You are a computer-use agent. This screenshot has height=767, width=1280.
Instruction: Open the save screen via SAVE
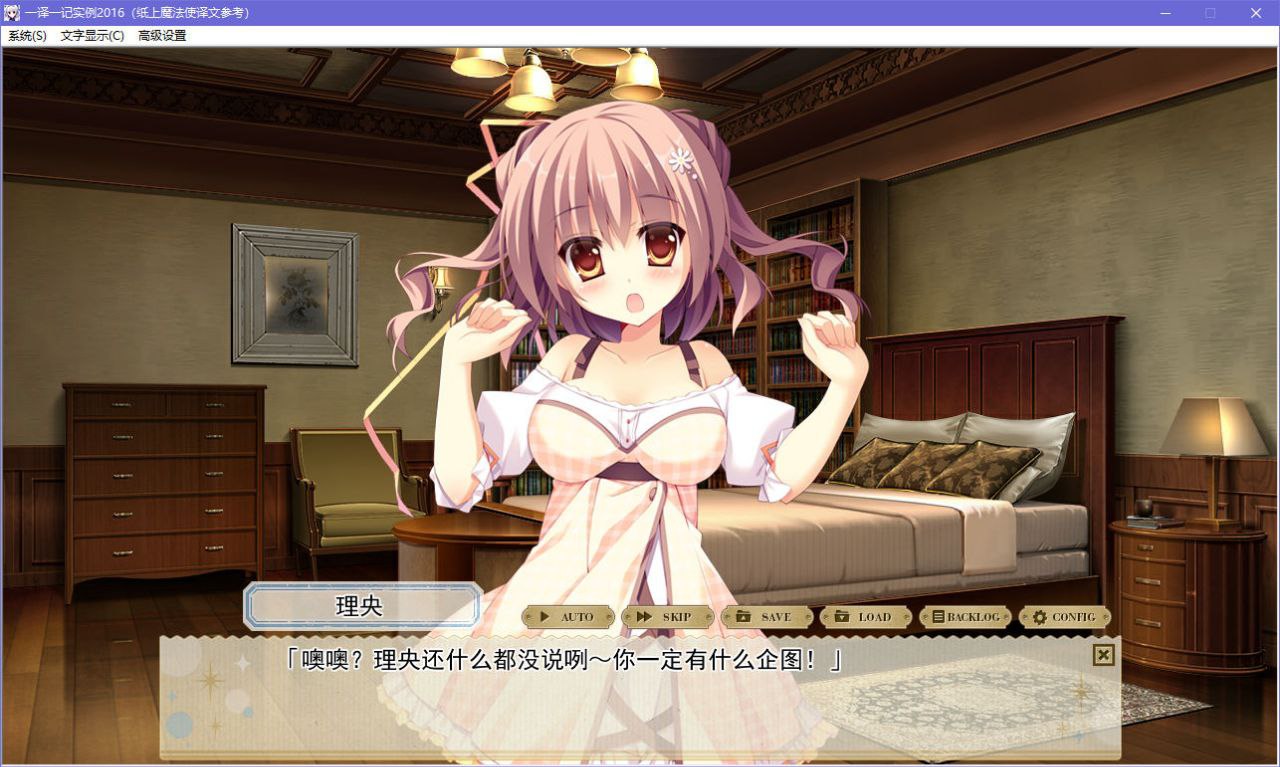(x=767, y=617)
